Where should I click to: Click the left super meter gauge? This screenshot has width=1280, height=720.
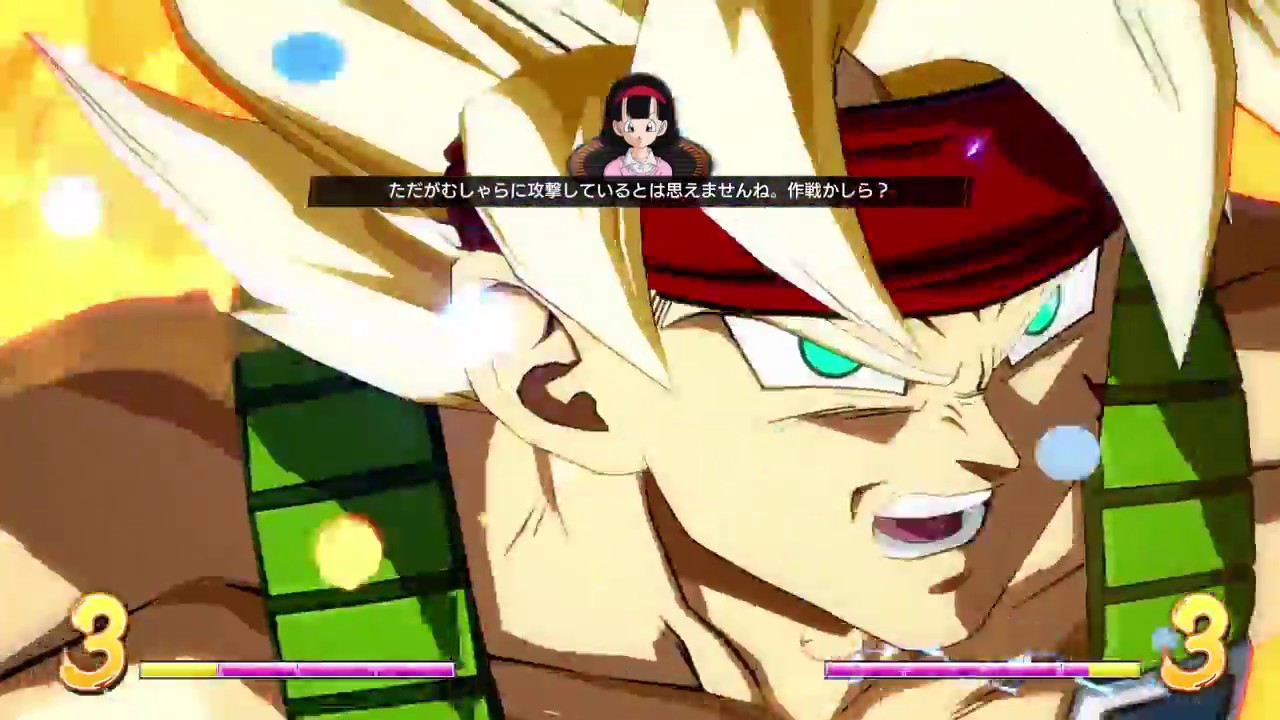coord(295,668)
